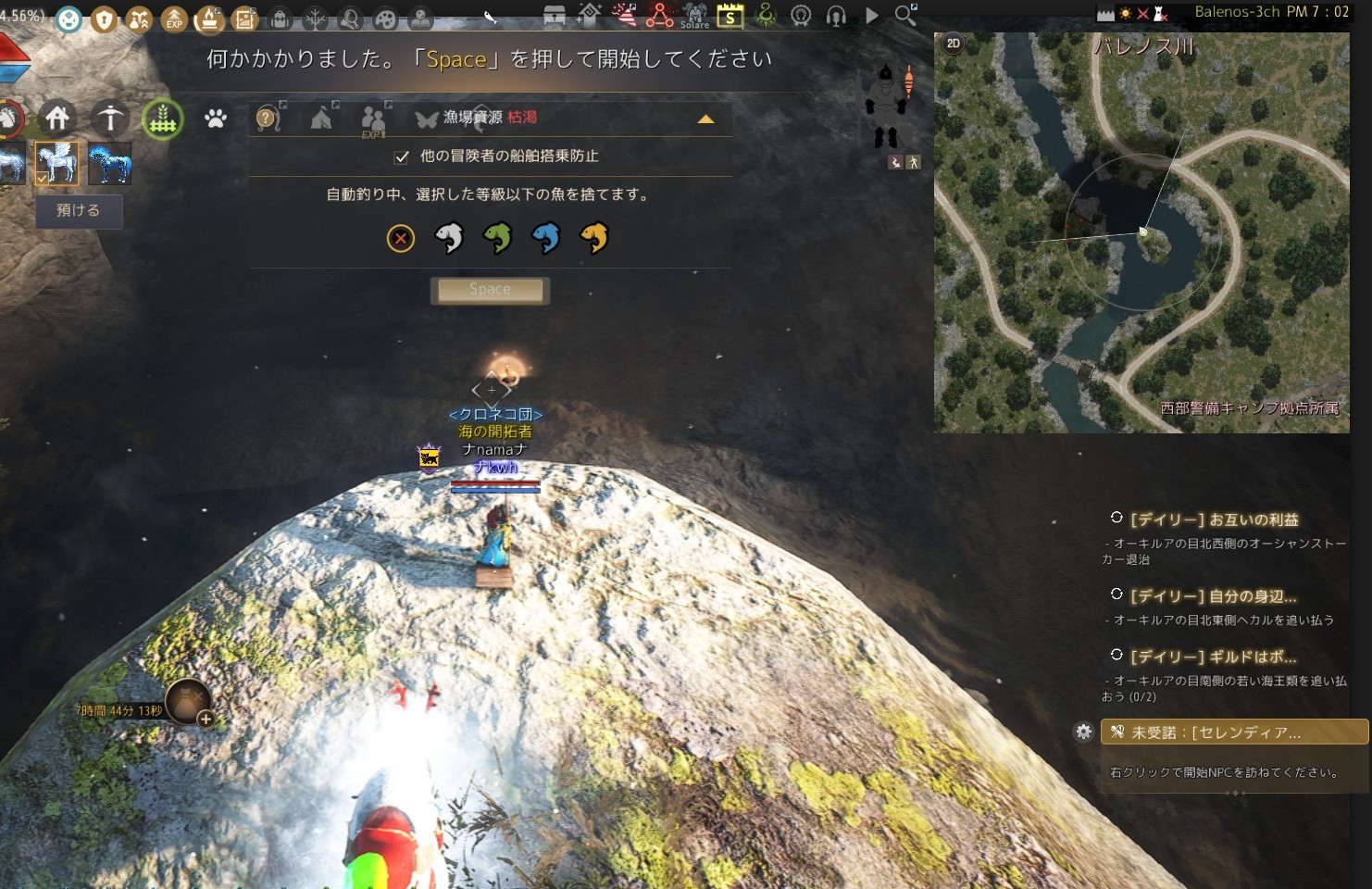This screenshot has height=889, width=1372.
Task: Open the house icon menu
Action: point(57,118)
